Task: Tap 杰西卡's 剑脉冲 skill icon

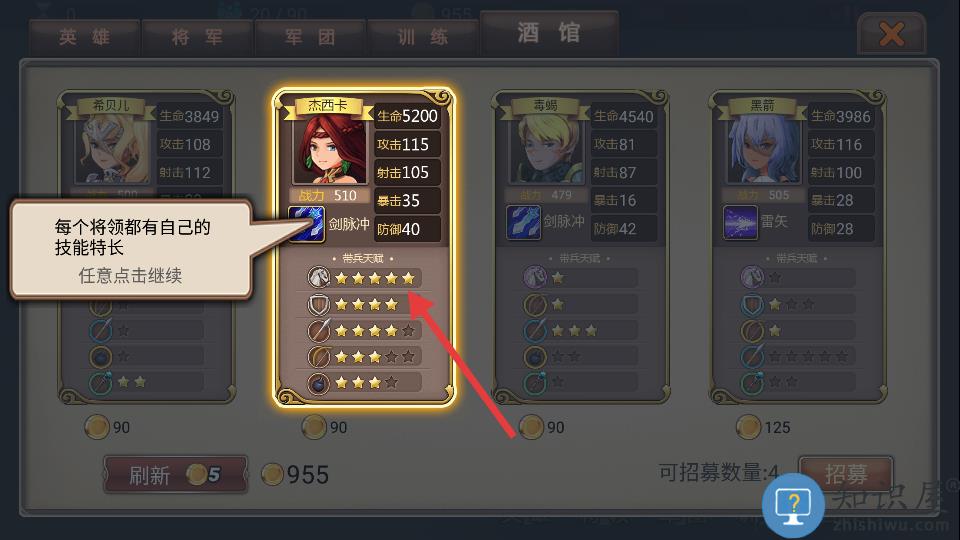Action: point(306,223)
